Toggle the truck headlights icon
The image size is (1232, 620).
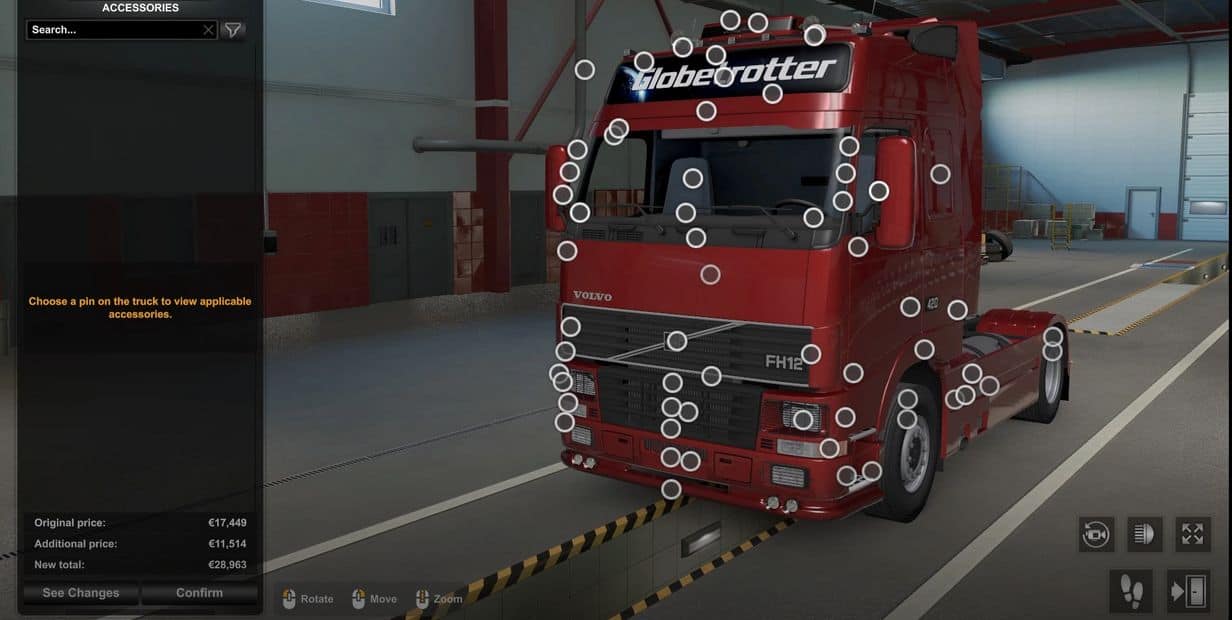(1144, 534)
